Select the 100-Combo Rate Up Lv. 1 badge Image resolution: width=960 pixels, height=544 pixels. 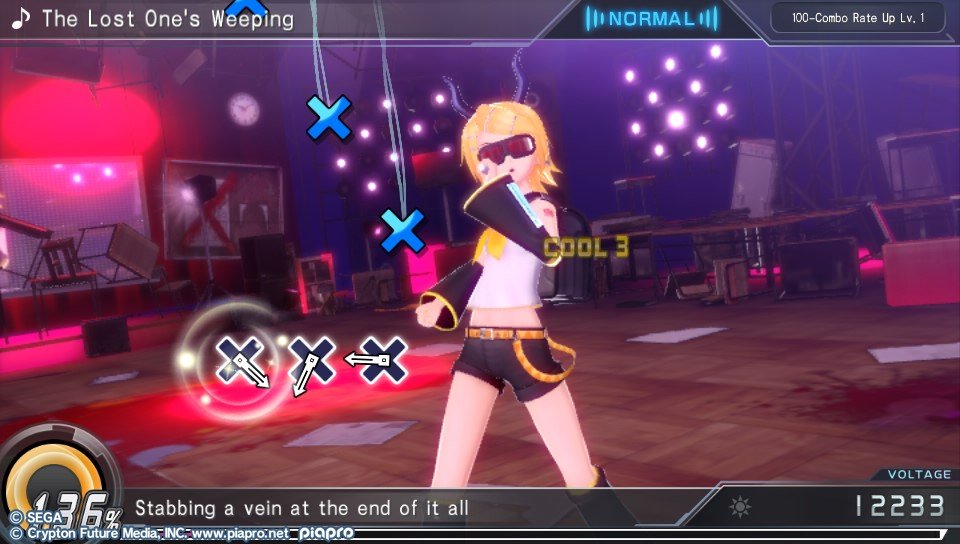pos(857,18)
